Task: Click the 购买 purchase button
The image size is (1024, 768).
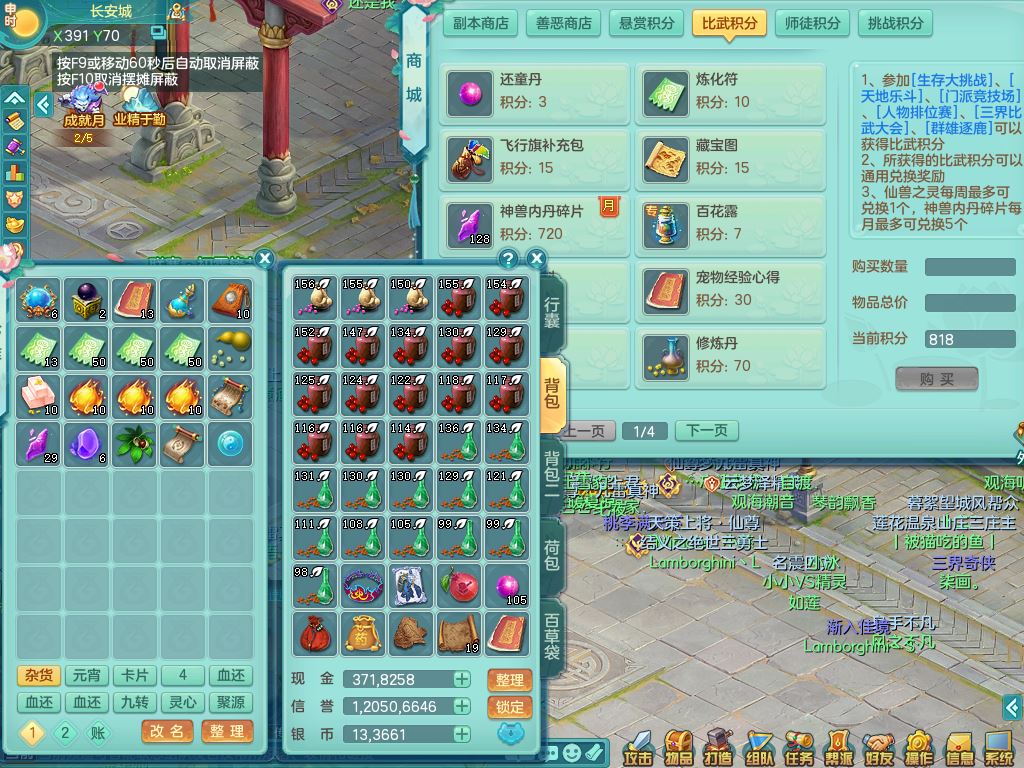Action: [936, 379]
